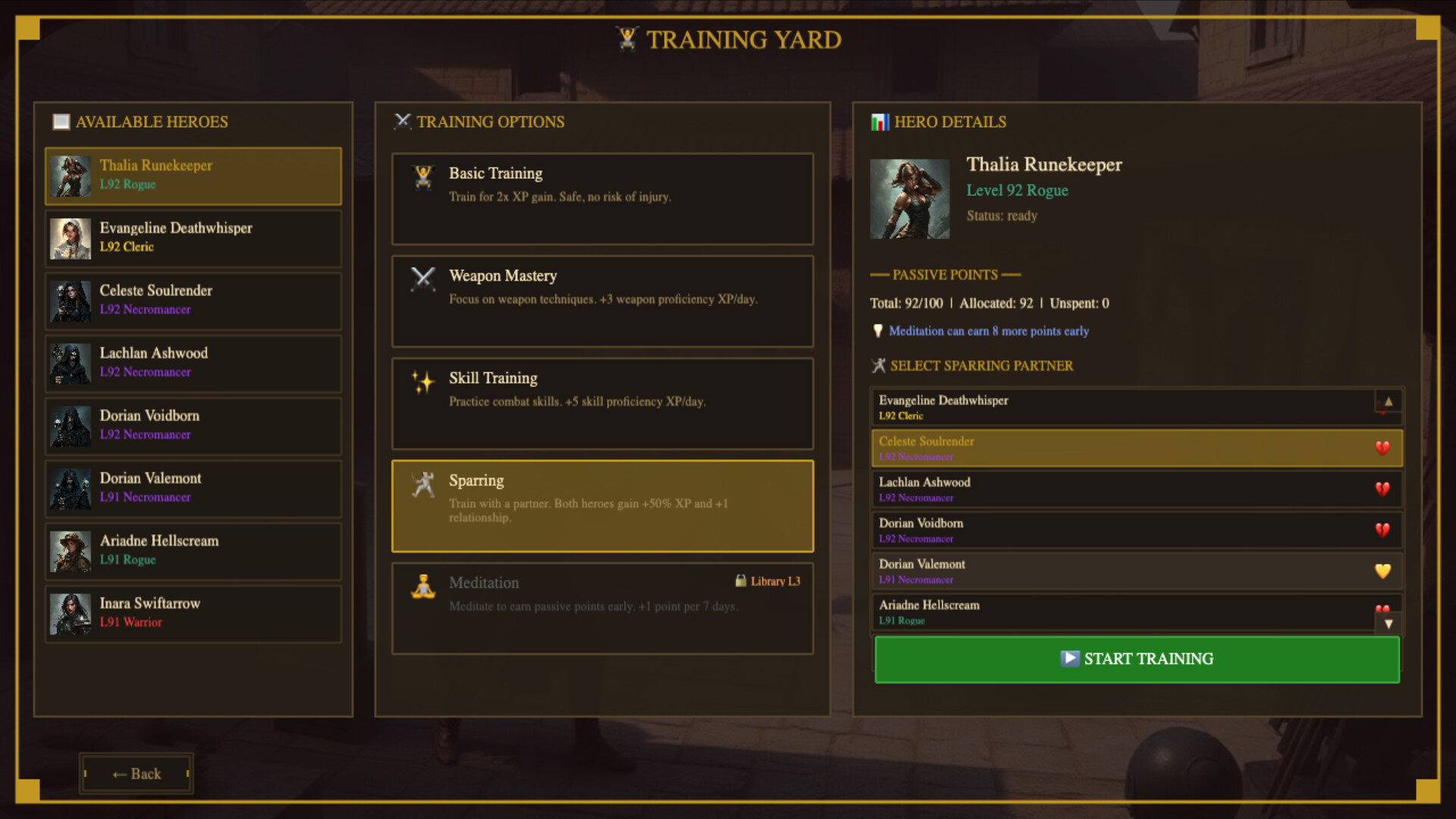Select Inara Swiftarrow from Available Heroes

[x=193, y=613]
